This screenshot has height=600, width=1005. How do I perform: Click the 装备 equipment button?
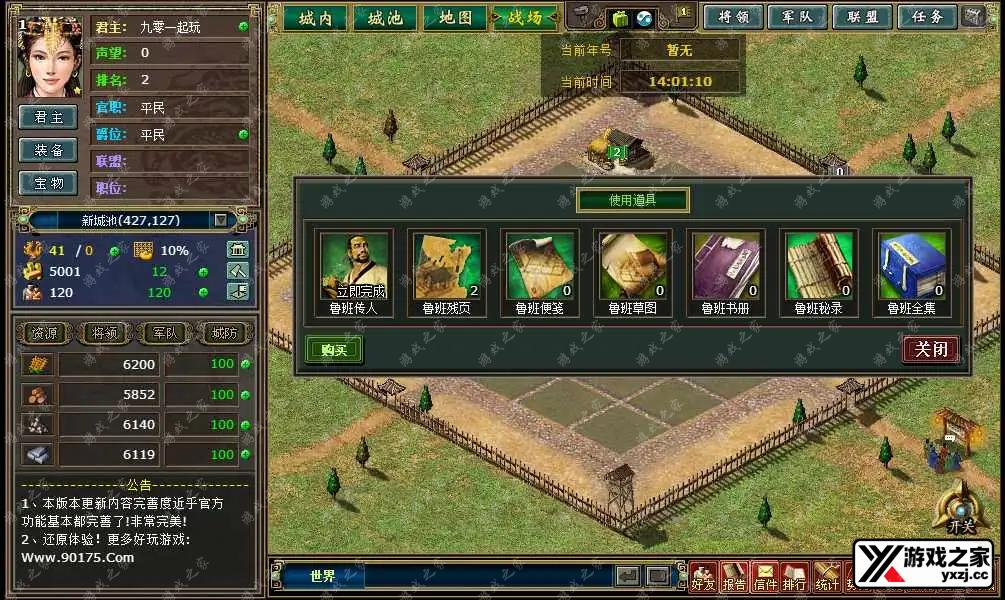click(49, 150)
